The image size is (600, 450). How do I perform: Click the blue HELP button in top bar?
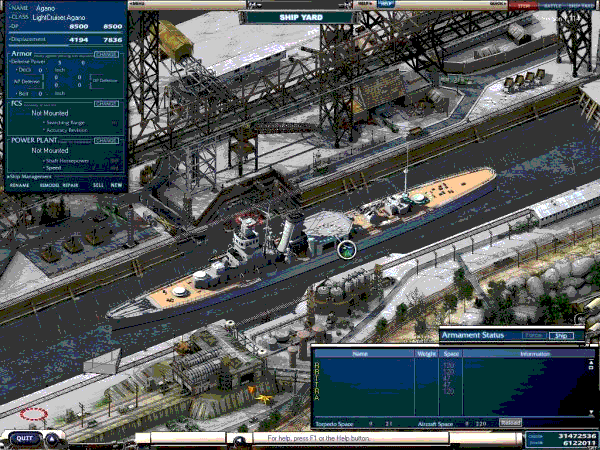(x=386, y=4)
